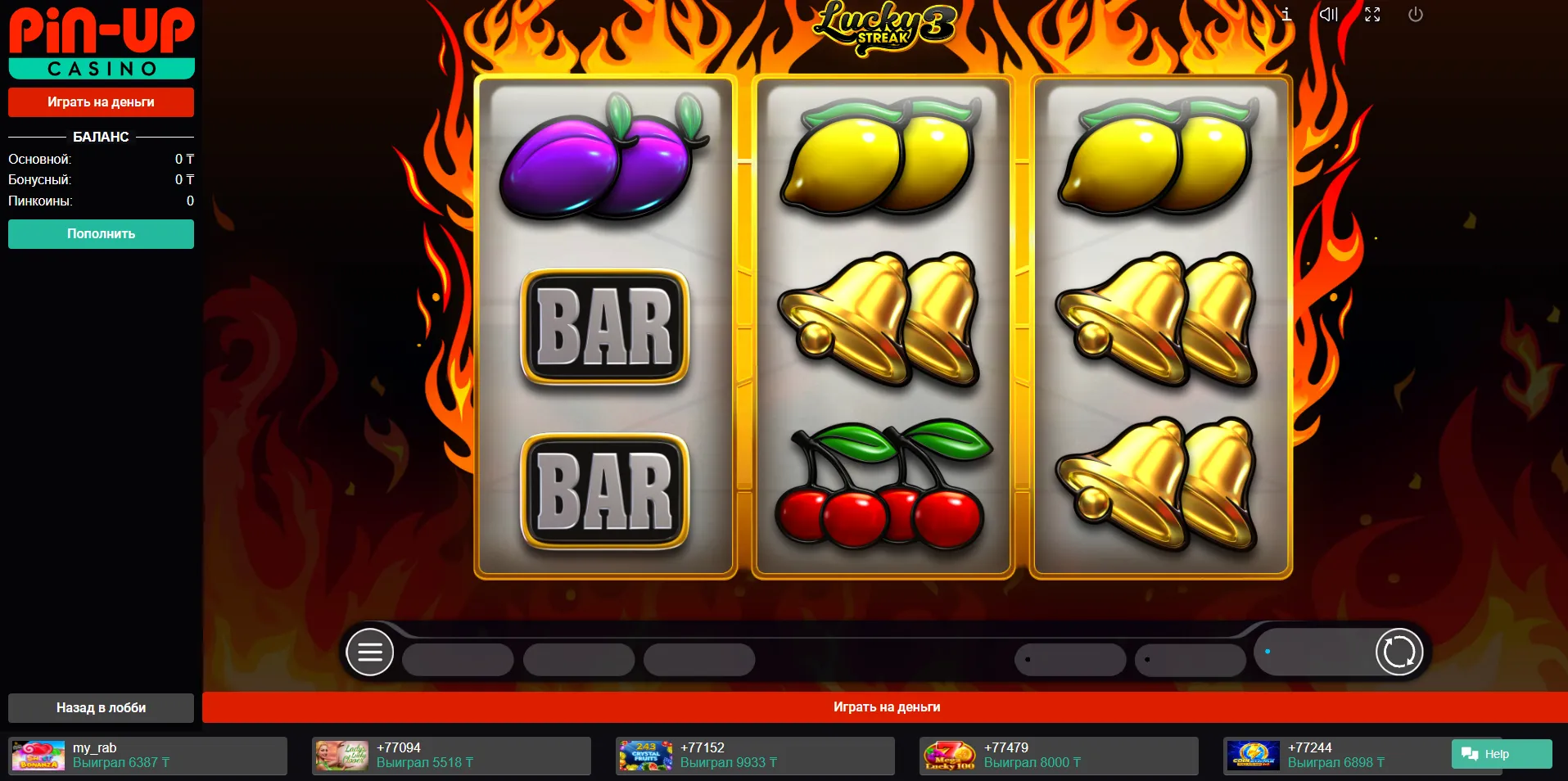Screen dimensions: 1568x781
Task: Show the game info page
Action: pyautogui.click(x=1286, y=15)
